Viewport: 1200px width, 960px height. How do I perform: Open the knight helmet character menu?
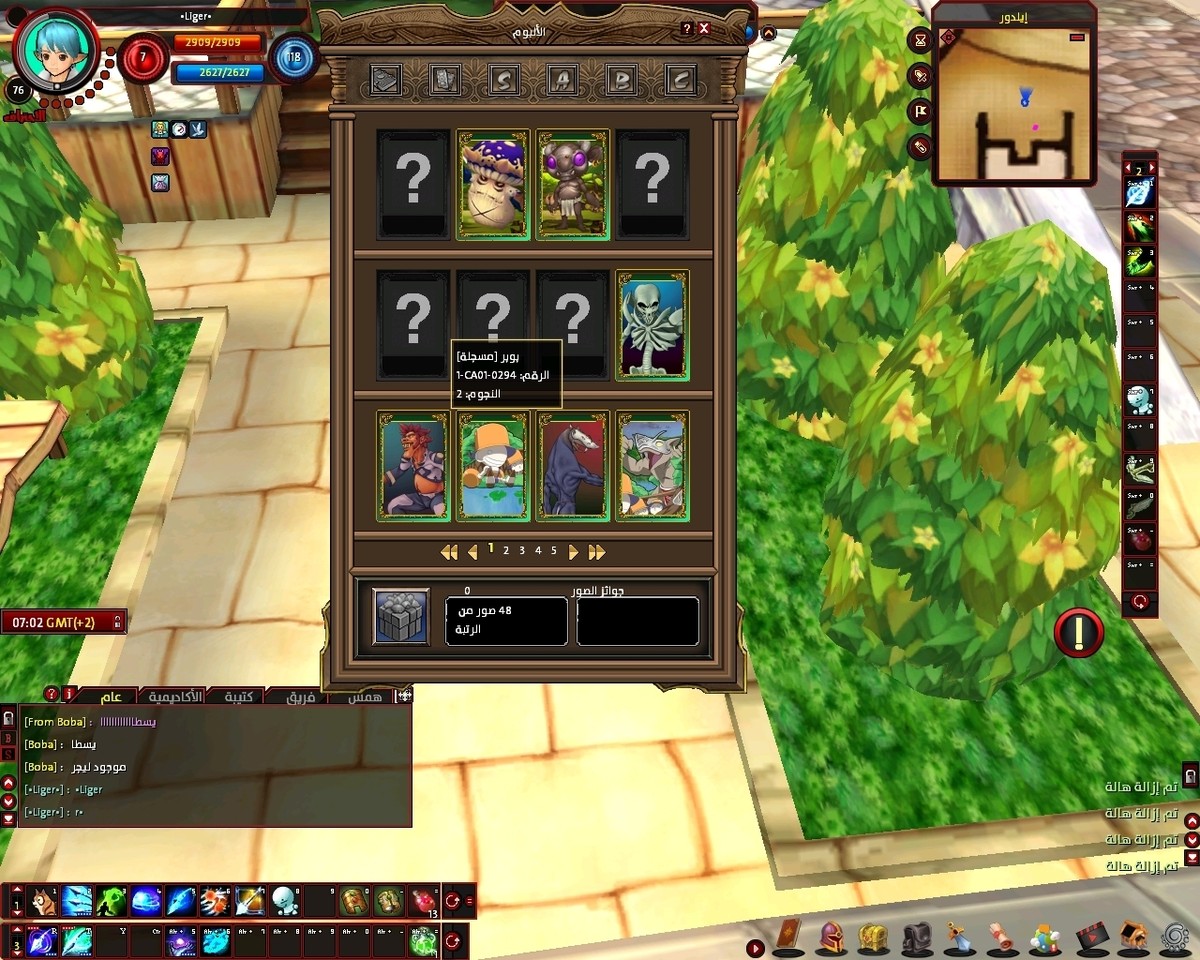click(831, 938)
